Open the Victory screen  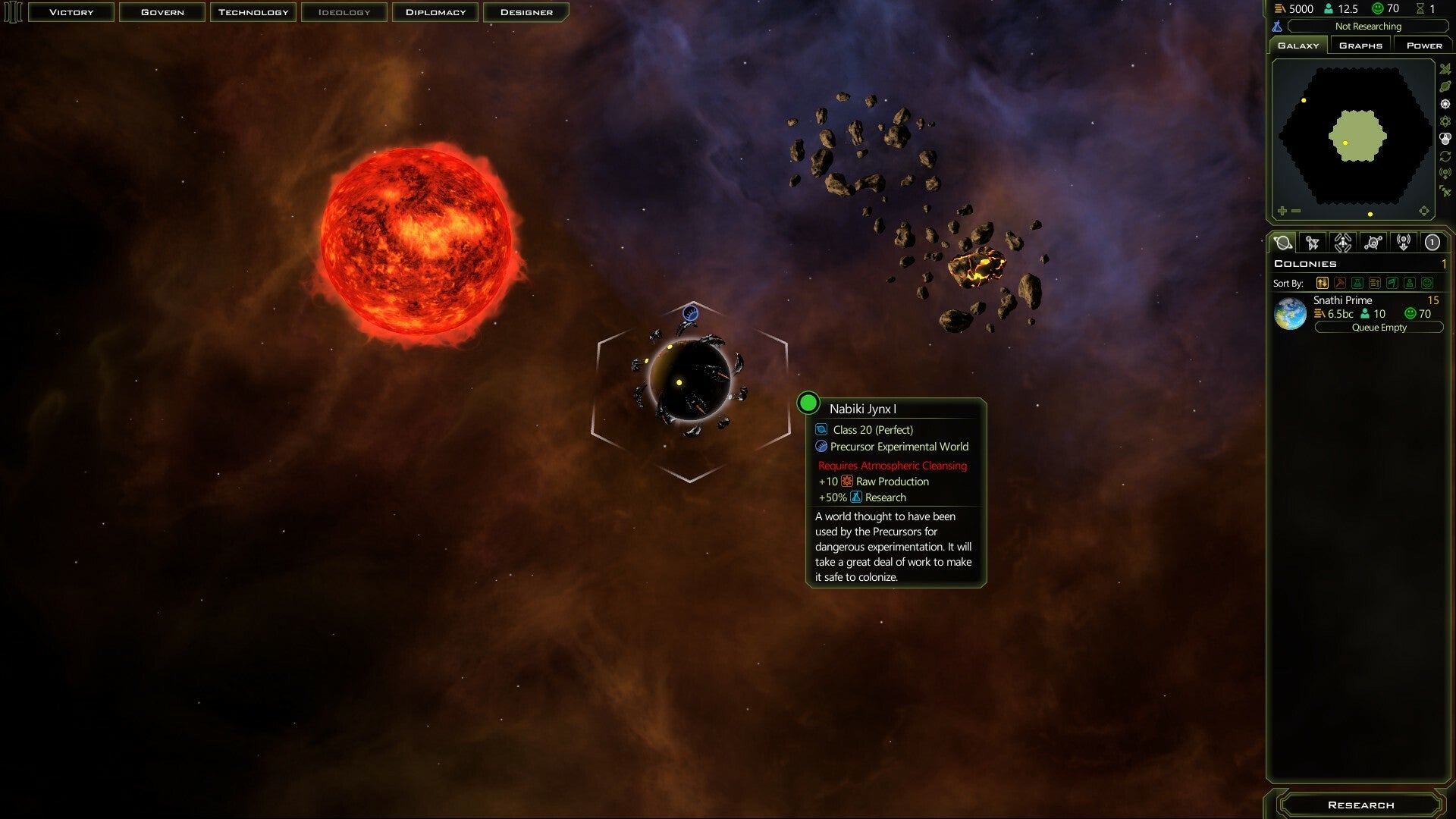point(71,12)
